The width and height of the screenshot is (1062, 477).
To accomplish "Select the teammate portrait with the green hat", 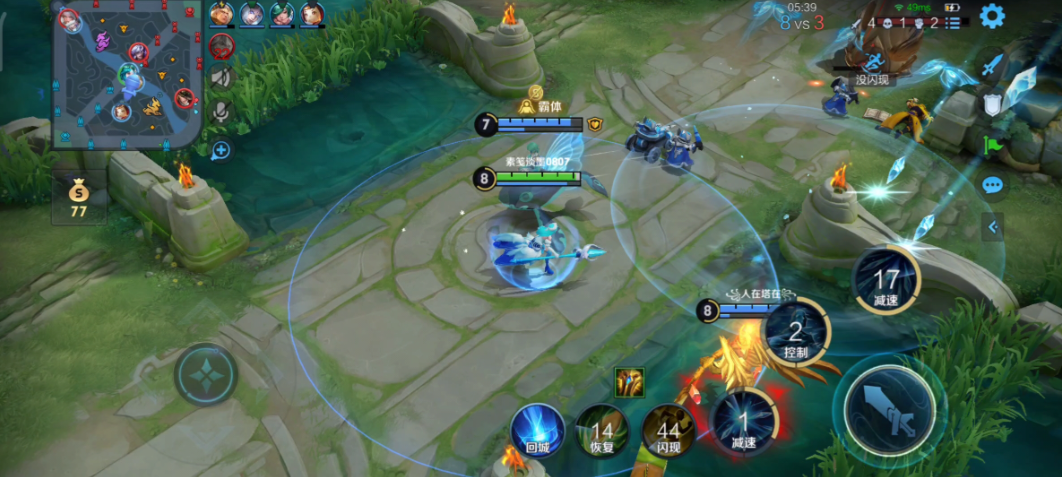I will point(282,15).
